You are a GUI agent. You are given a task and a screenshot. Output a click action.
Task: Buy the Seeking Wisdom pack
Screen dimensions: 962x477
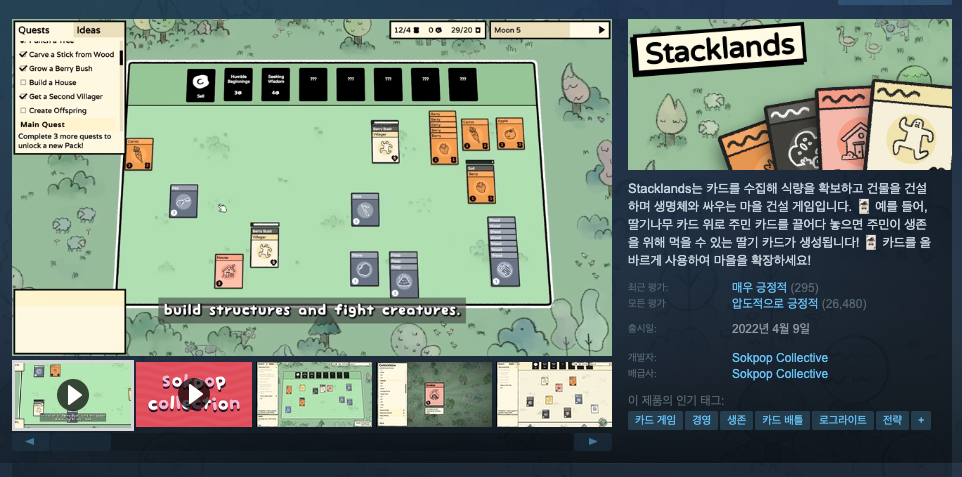[x=275, y=84]
